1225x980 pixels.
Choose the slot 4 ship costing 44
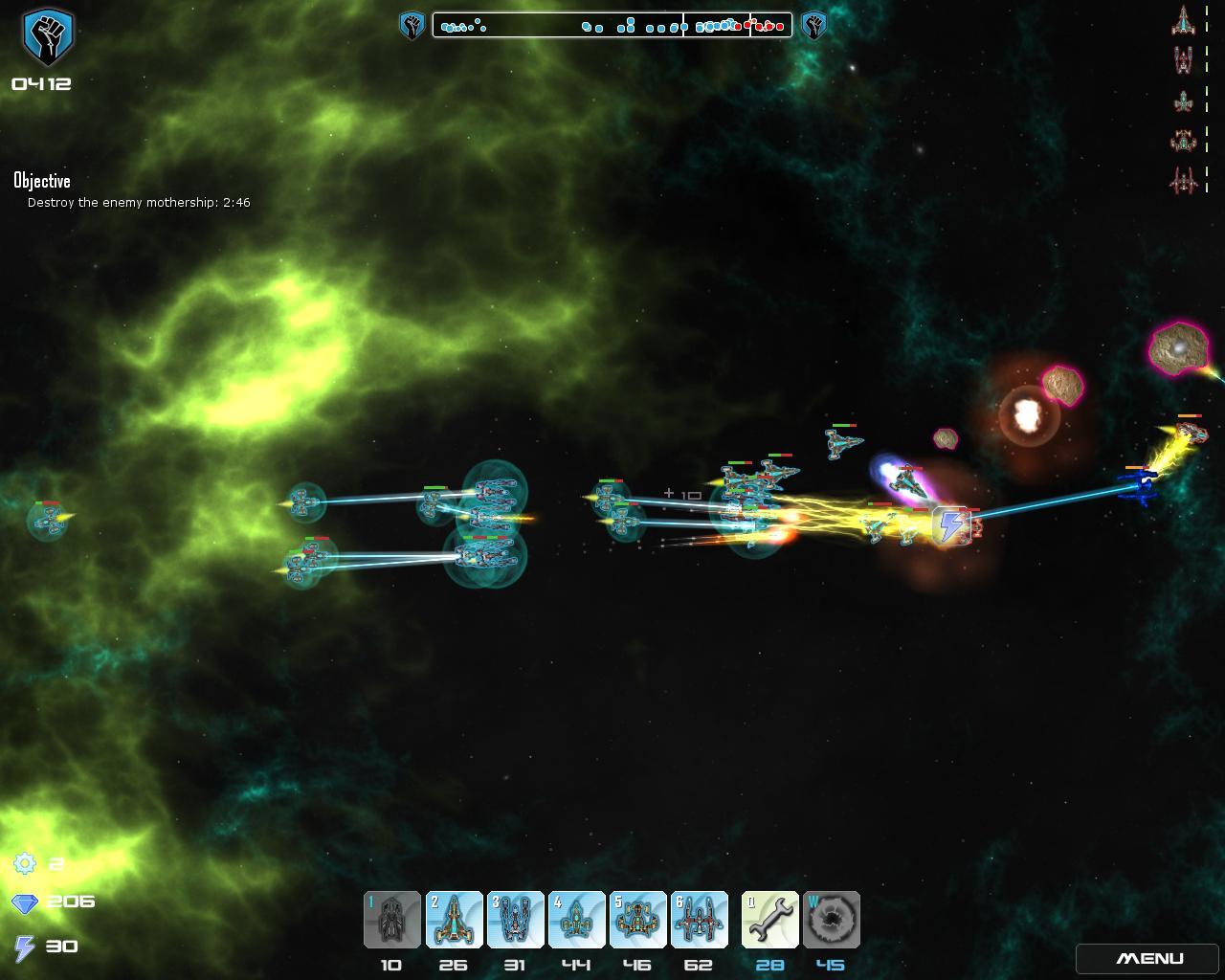576,920
